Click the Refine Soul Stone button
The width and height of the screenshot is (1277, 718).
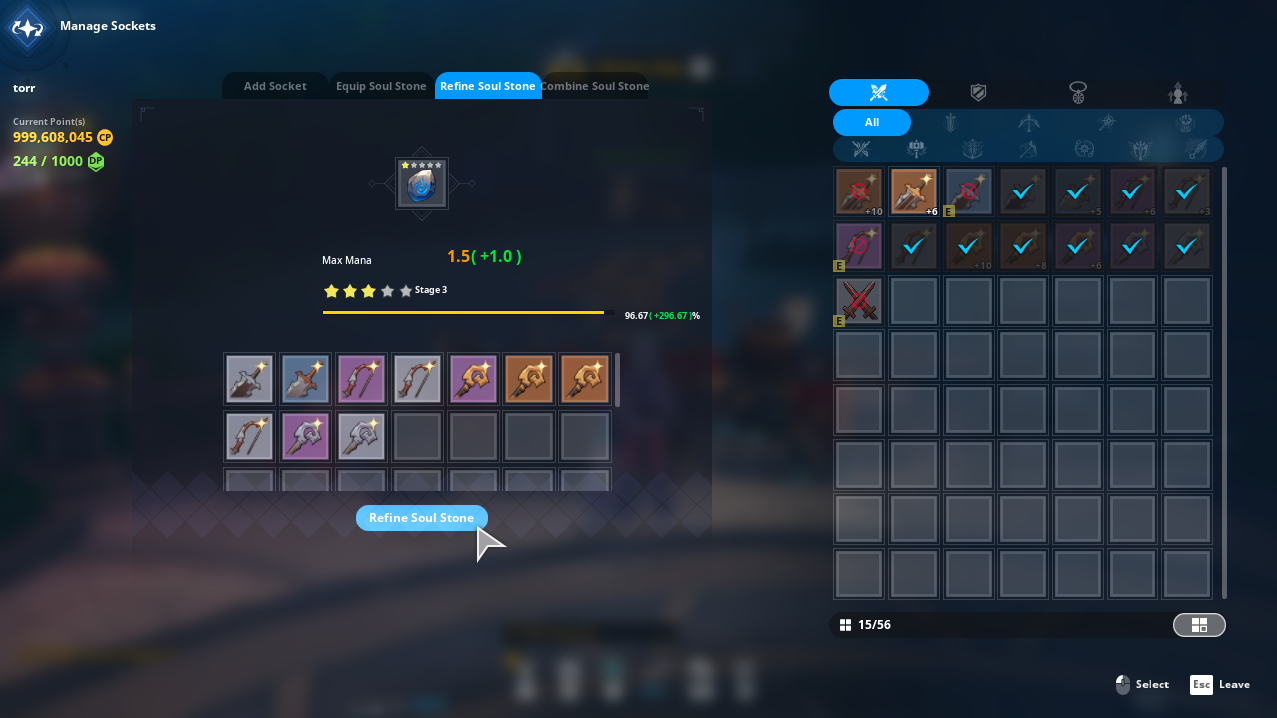tap(421, 518)
